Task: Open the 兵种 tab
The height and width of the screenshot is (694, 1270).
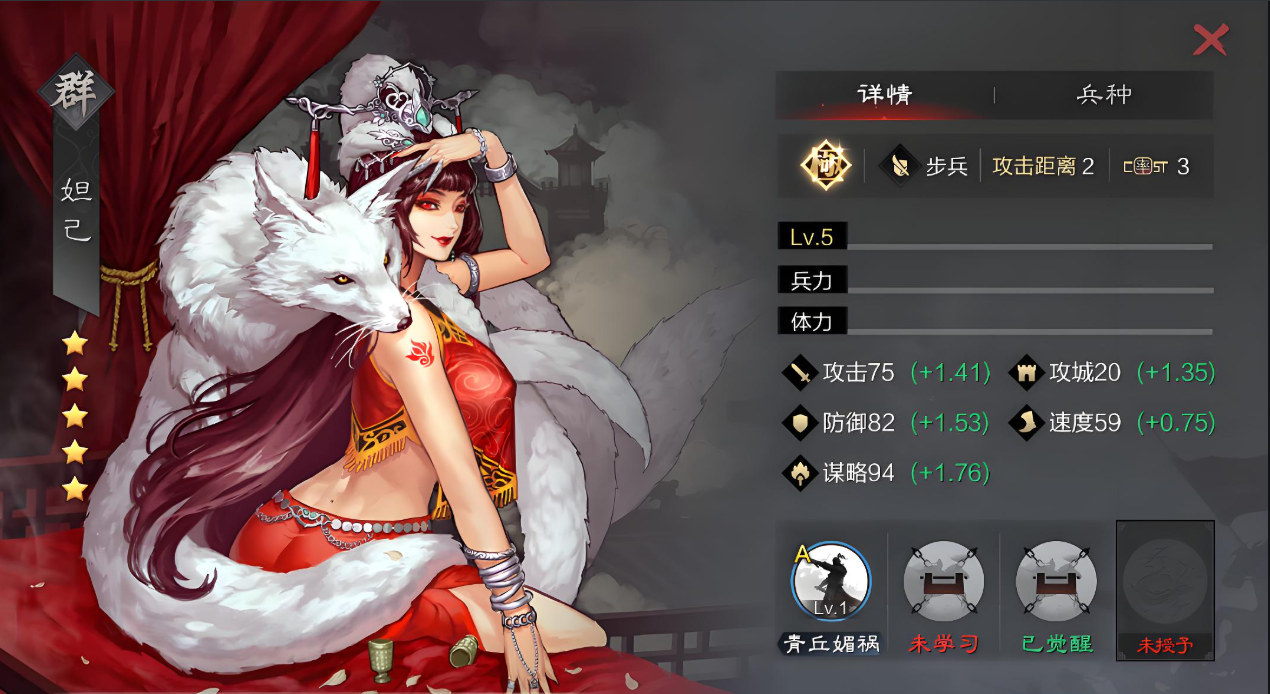Action: (1104, 95)
